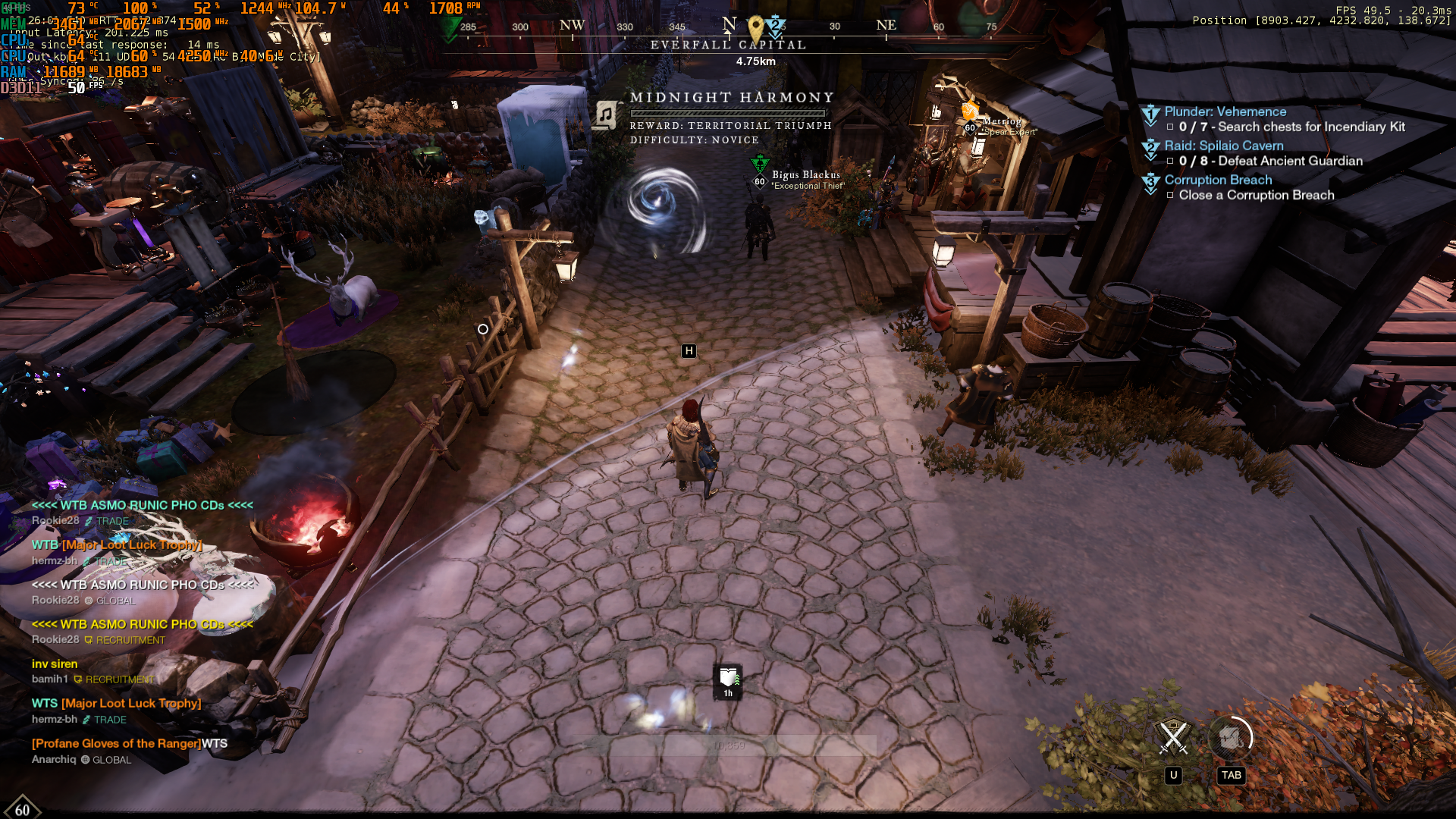
Task: Open the Profane Gloves of the Ranger item link
Action: tap(117, 743)
